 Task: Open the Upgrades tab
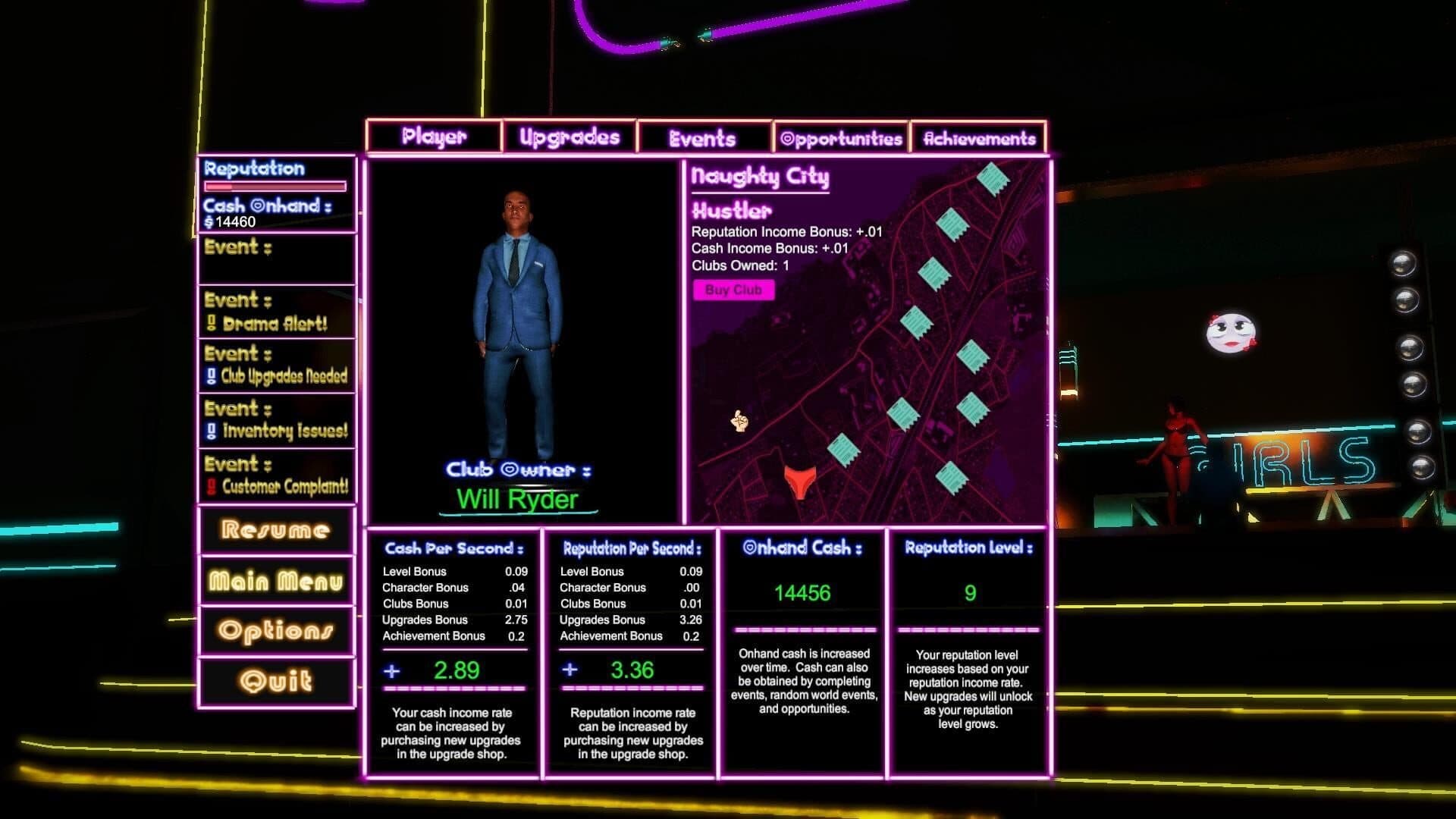[570, 137]
